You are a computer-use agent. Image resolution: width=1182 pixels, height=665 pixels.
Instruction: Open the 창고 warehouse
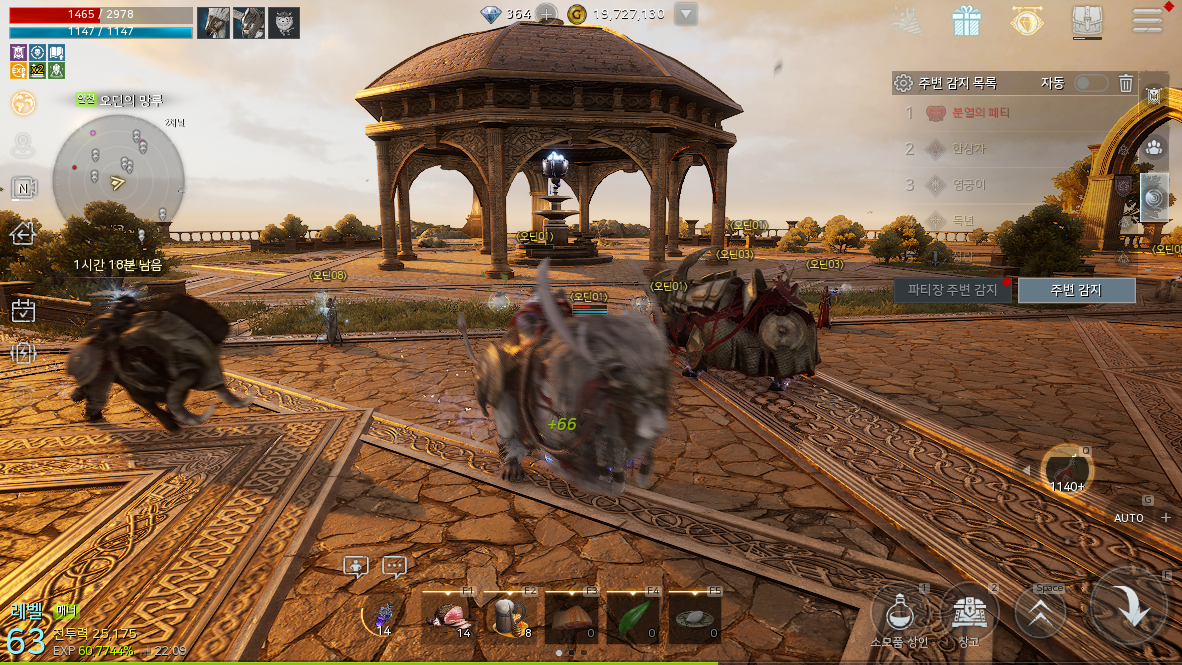pos(969,610)
